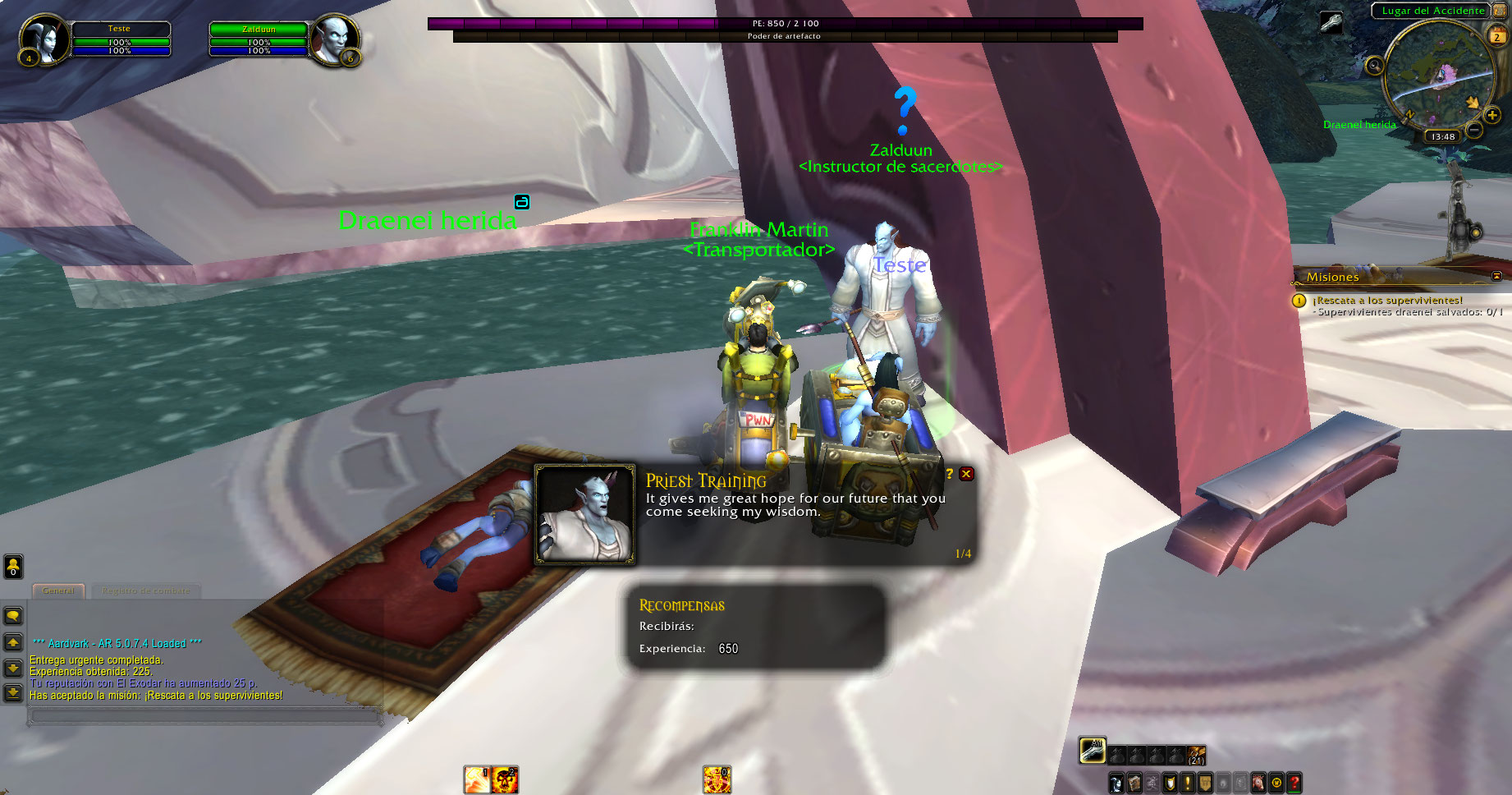
Task: Select Teste's player portrait
Action: tap(43, 39)
